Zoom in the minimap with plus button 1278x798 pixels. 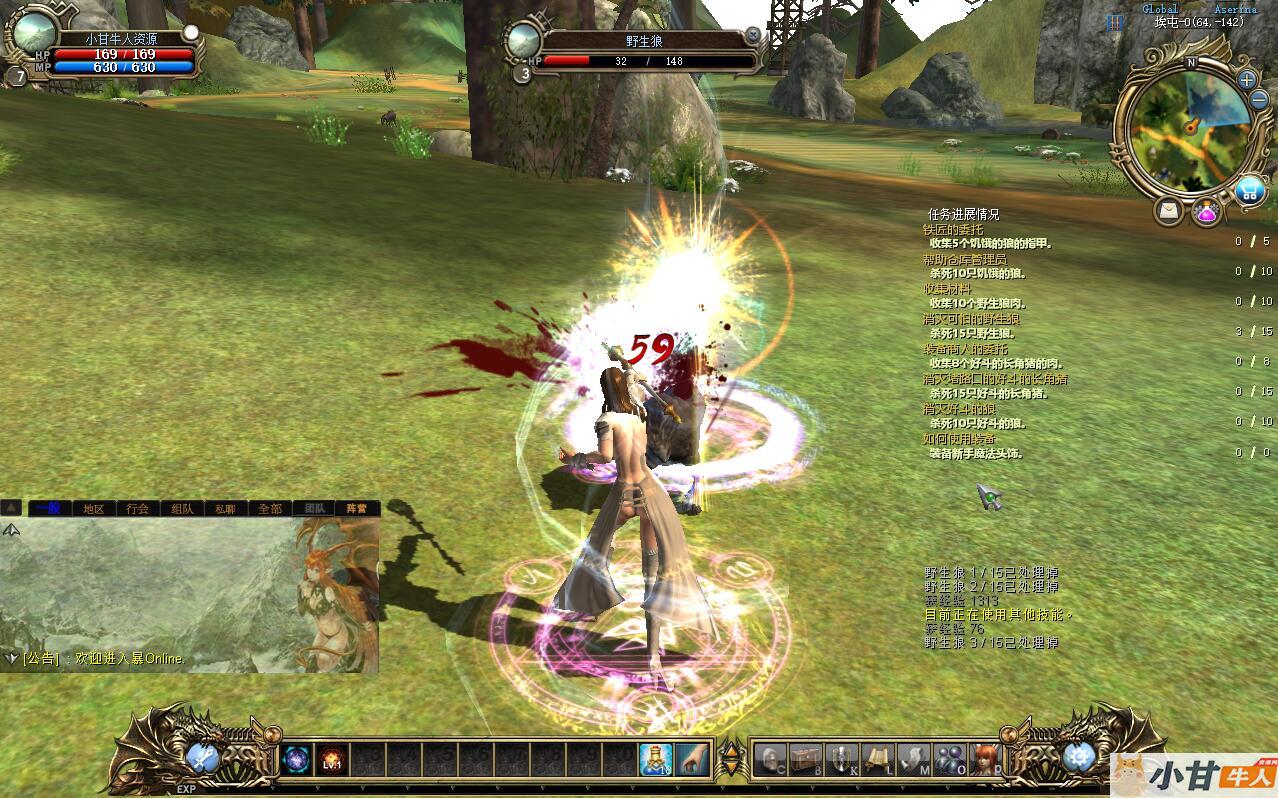[x=1246, y=80]
